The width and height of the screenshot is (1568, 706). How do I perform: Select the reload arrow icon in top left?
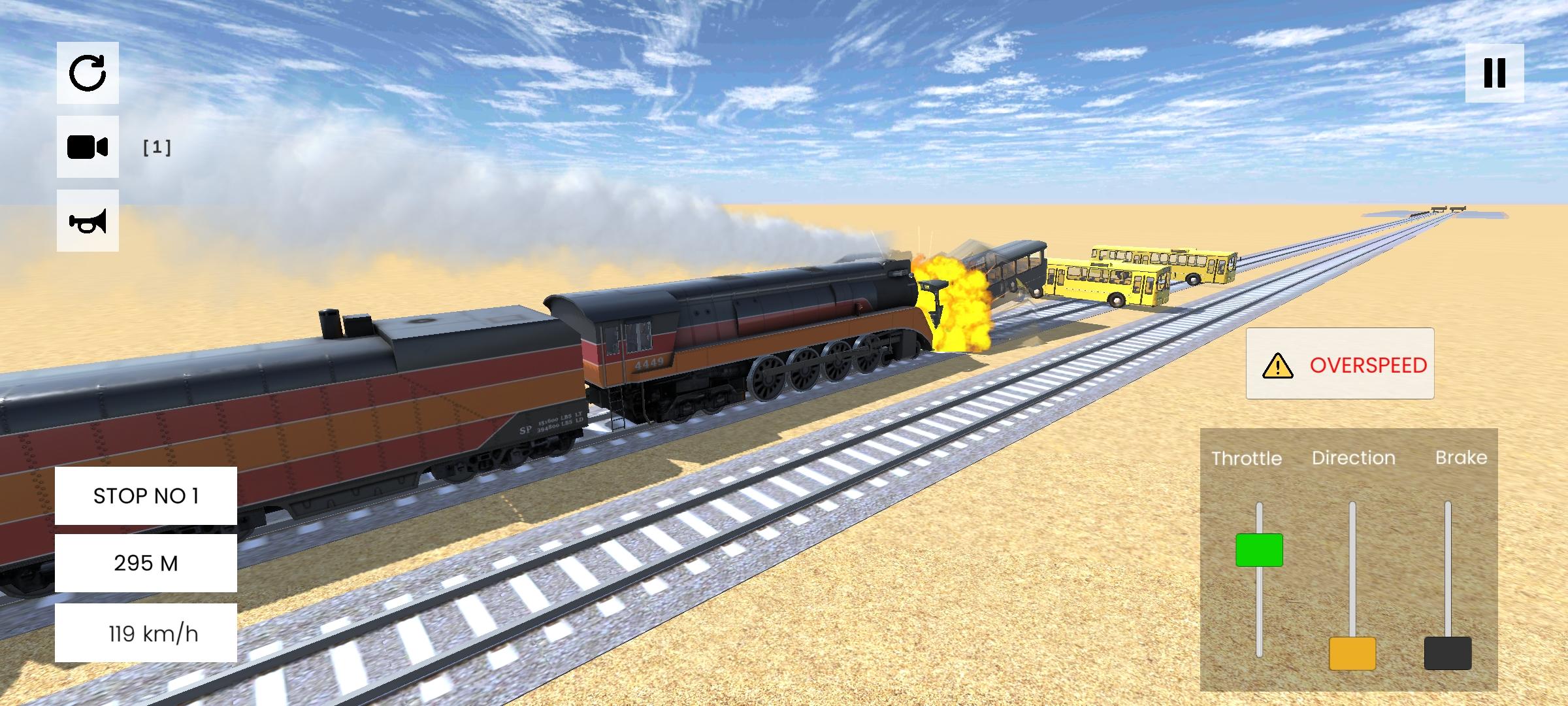pos(88,74)
